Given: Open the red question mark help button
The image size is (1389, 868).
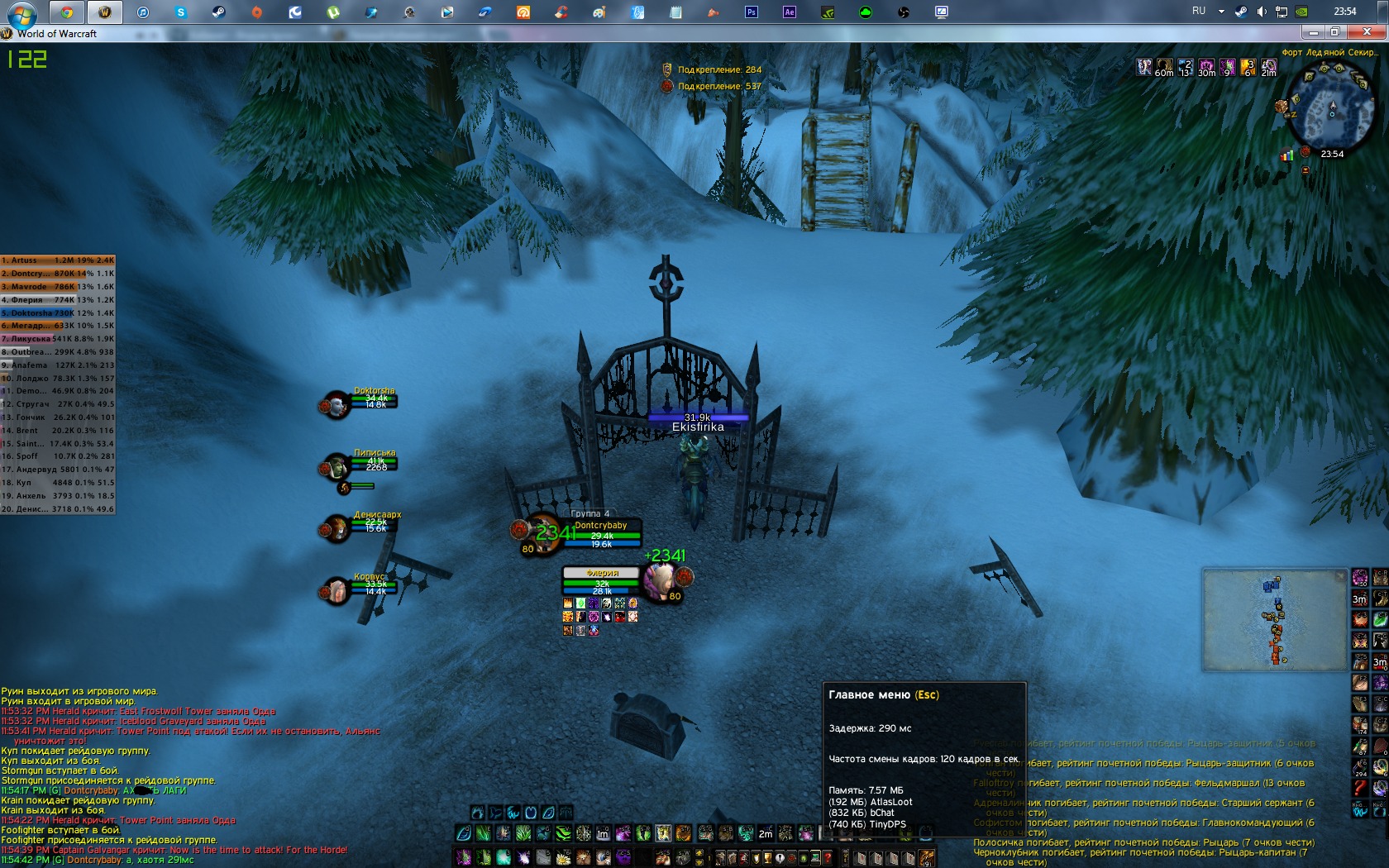Looking at the screenshot, I should tap(827, 857).
